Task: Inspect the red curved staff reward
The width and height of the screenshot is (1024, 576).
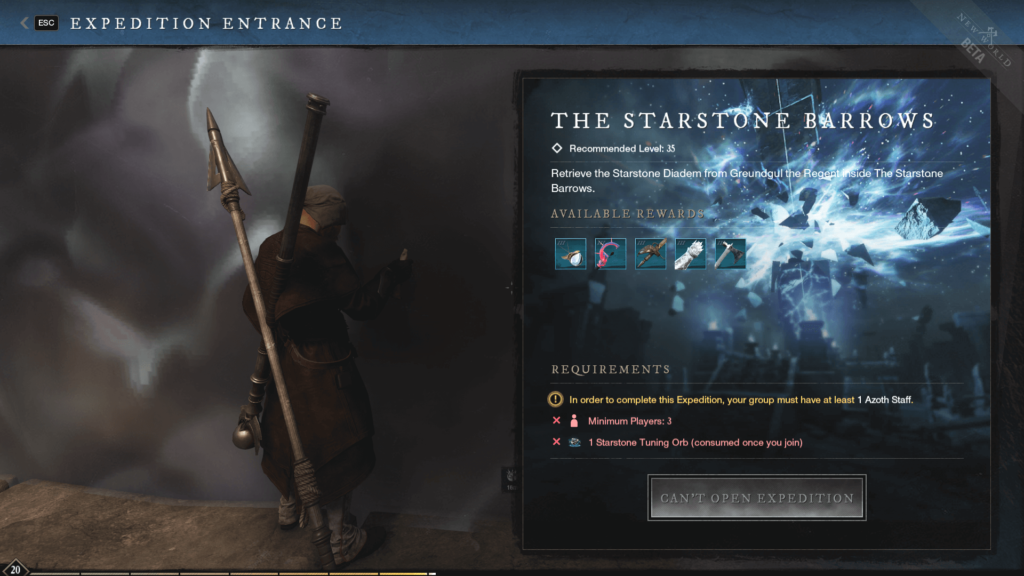Action: coord(610,253)
